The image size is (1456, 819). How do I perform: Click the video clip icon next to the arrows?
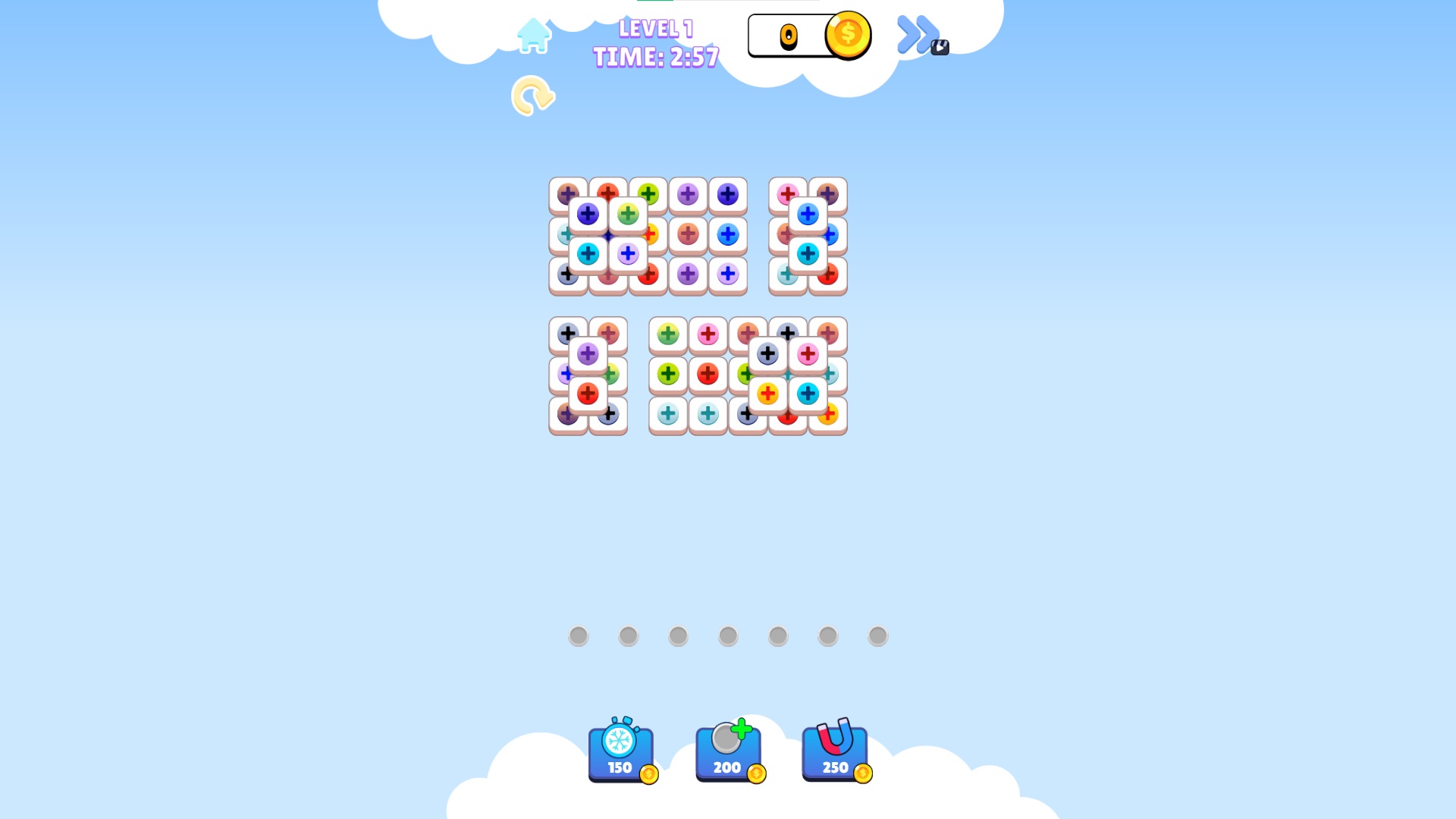(940, 47)
